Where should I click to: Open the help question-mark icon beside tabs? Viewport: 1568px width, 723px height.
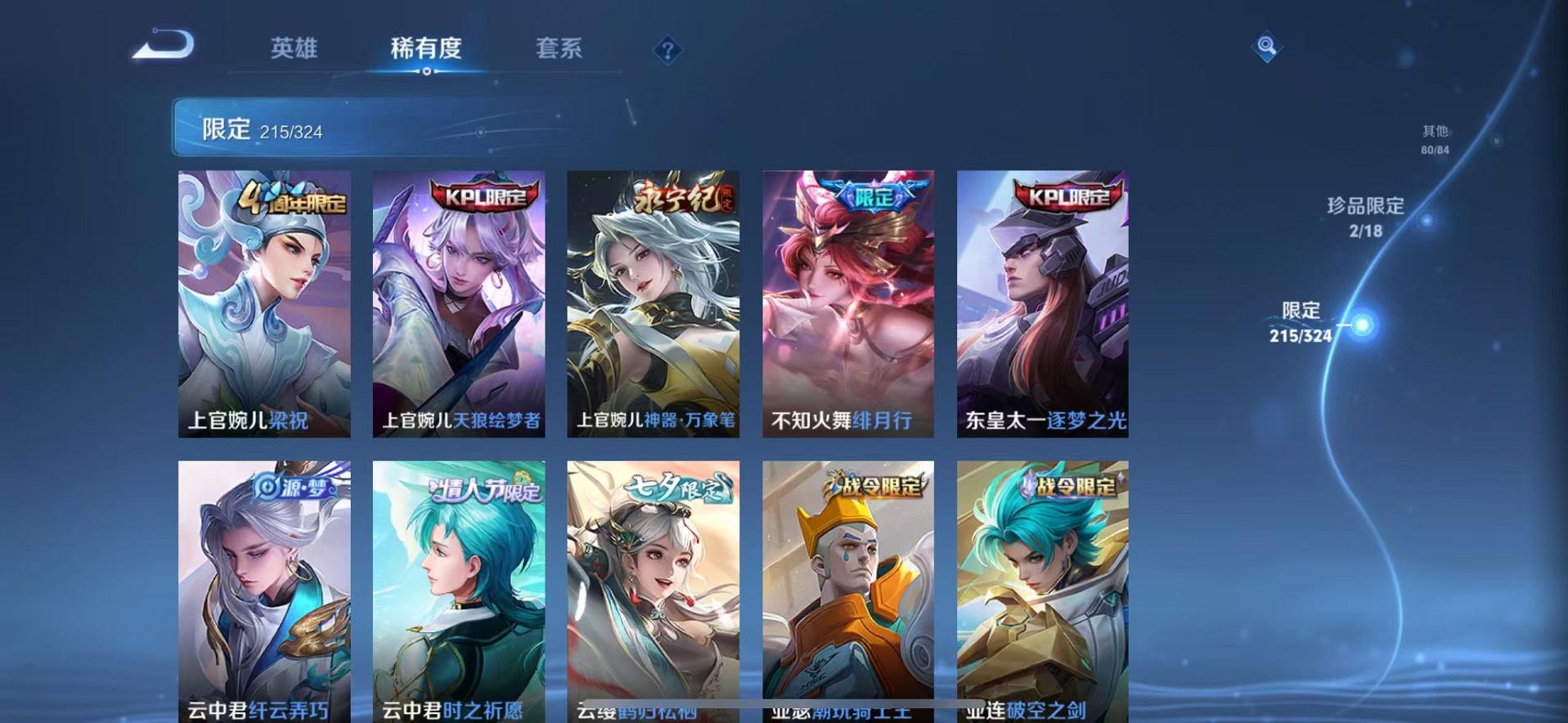coord(669,52)
